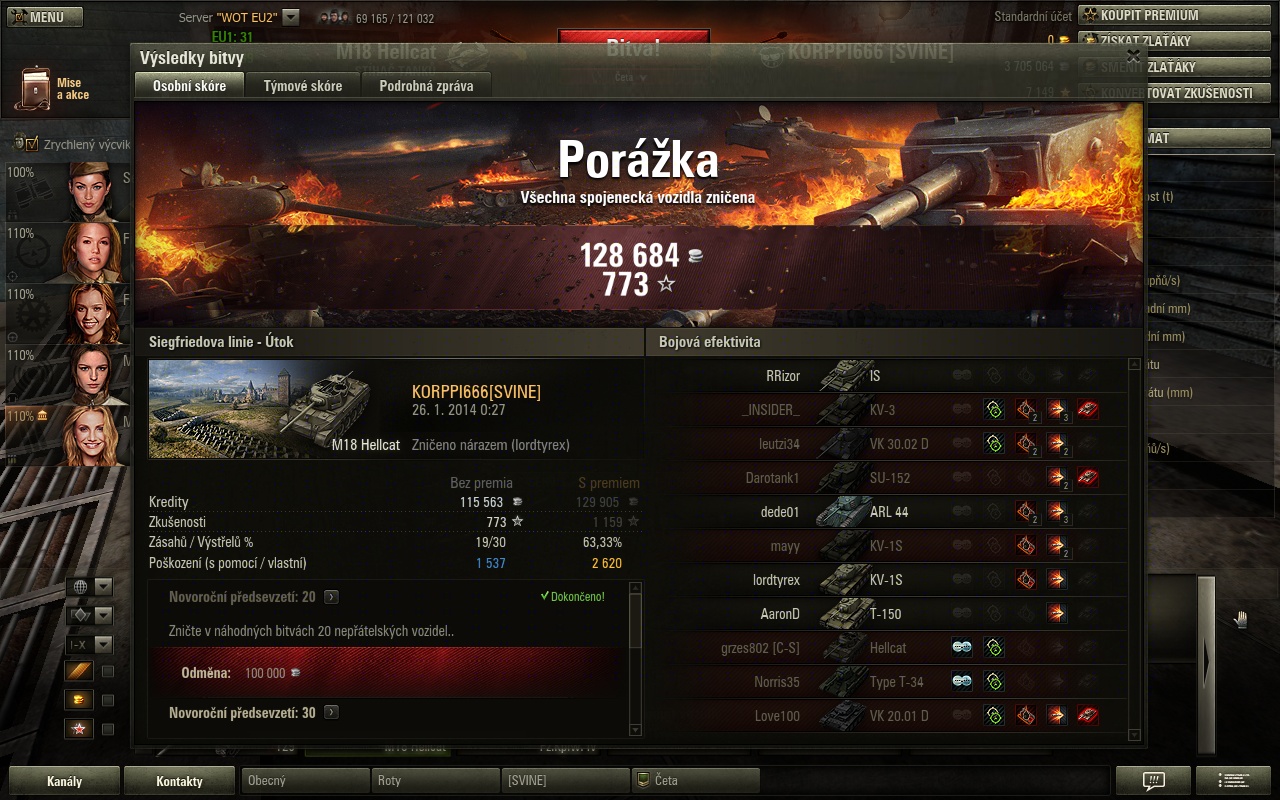1280x800 pixels.
Task: Open Mise a akce panel
Action: pyautogui.click(x=52, y=89)
